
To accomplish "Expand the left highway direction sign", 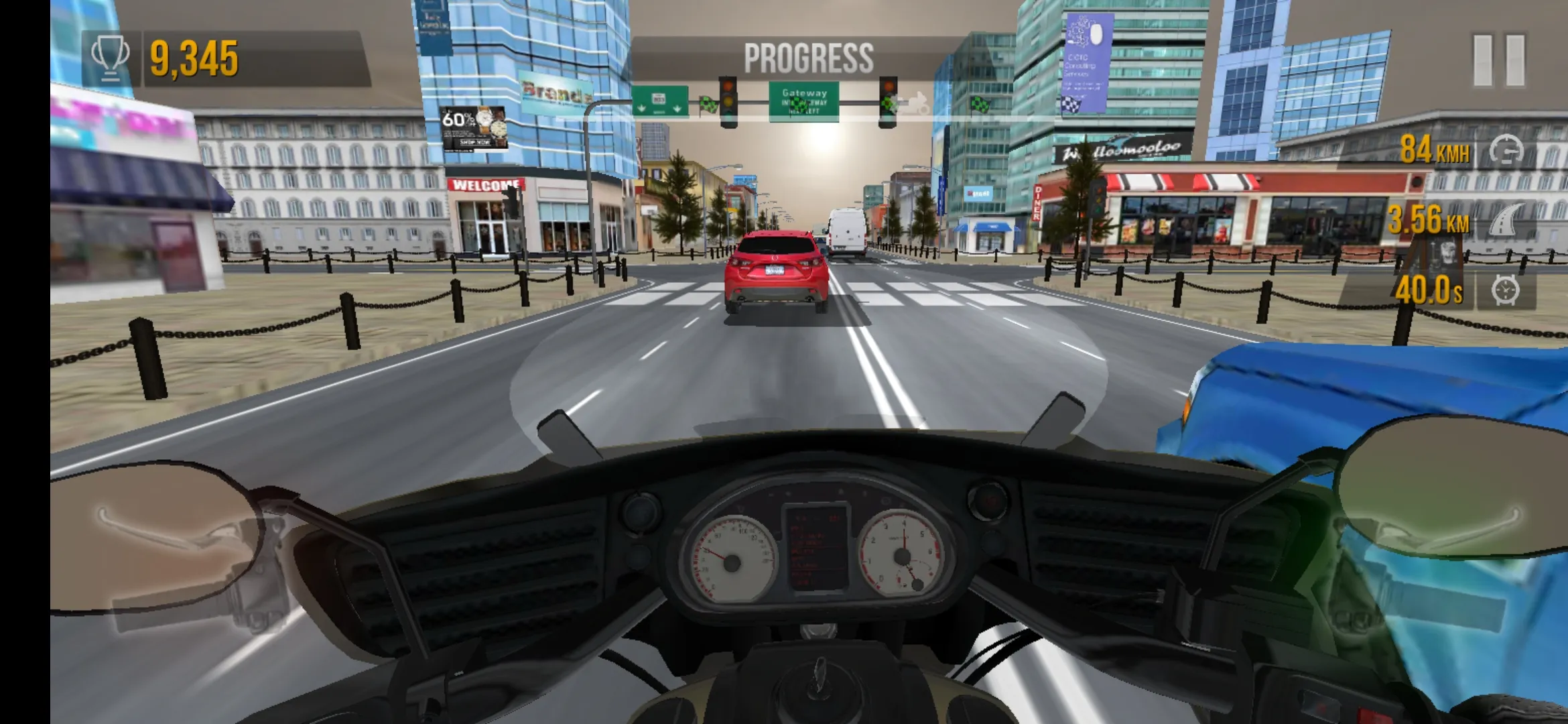I will [x=662, y=100].
